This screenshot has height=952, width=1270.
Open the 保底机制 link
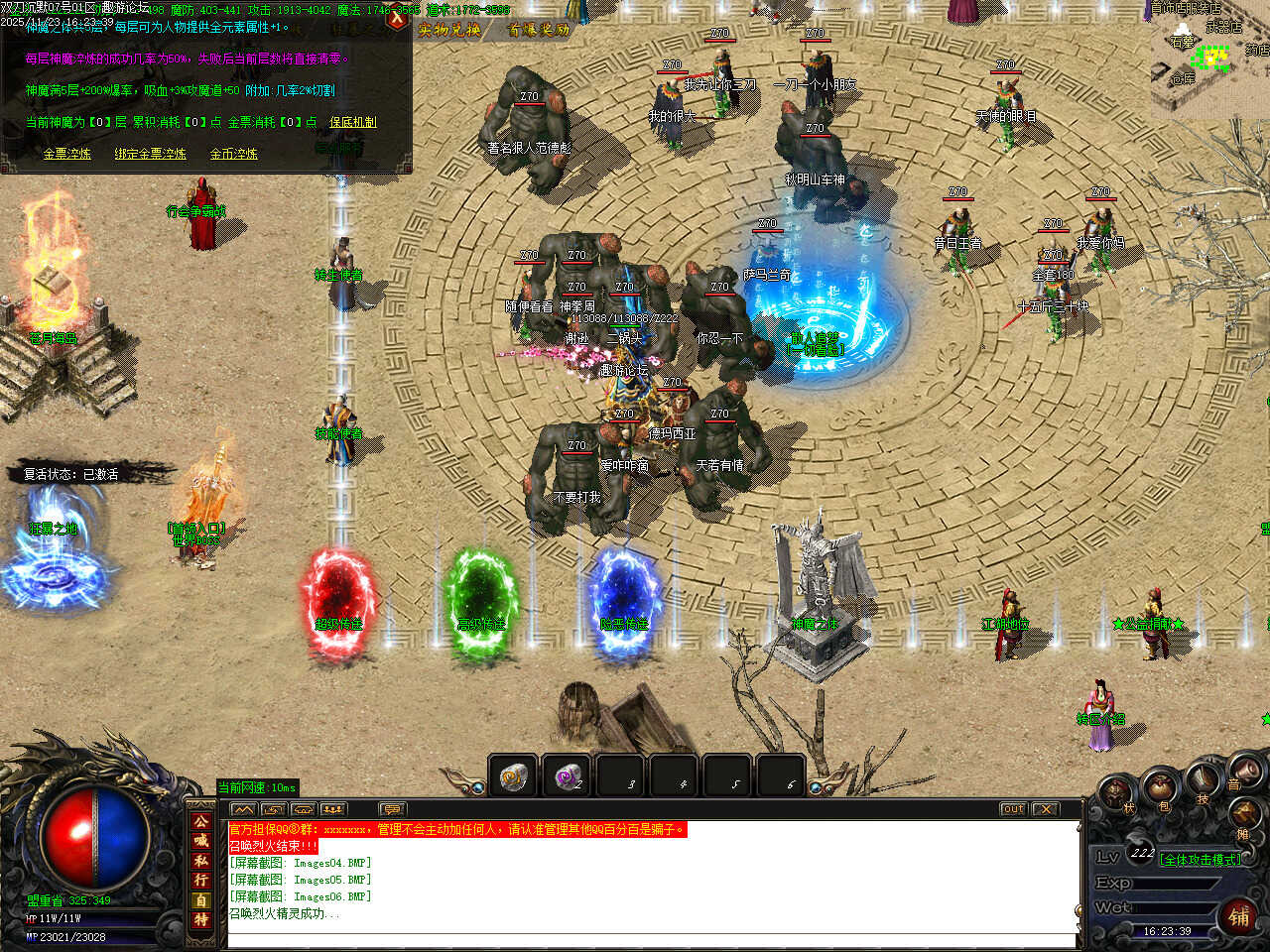click(353, 122)
